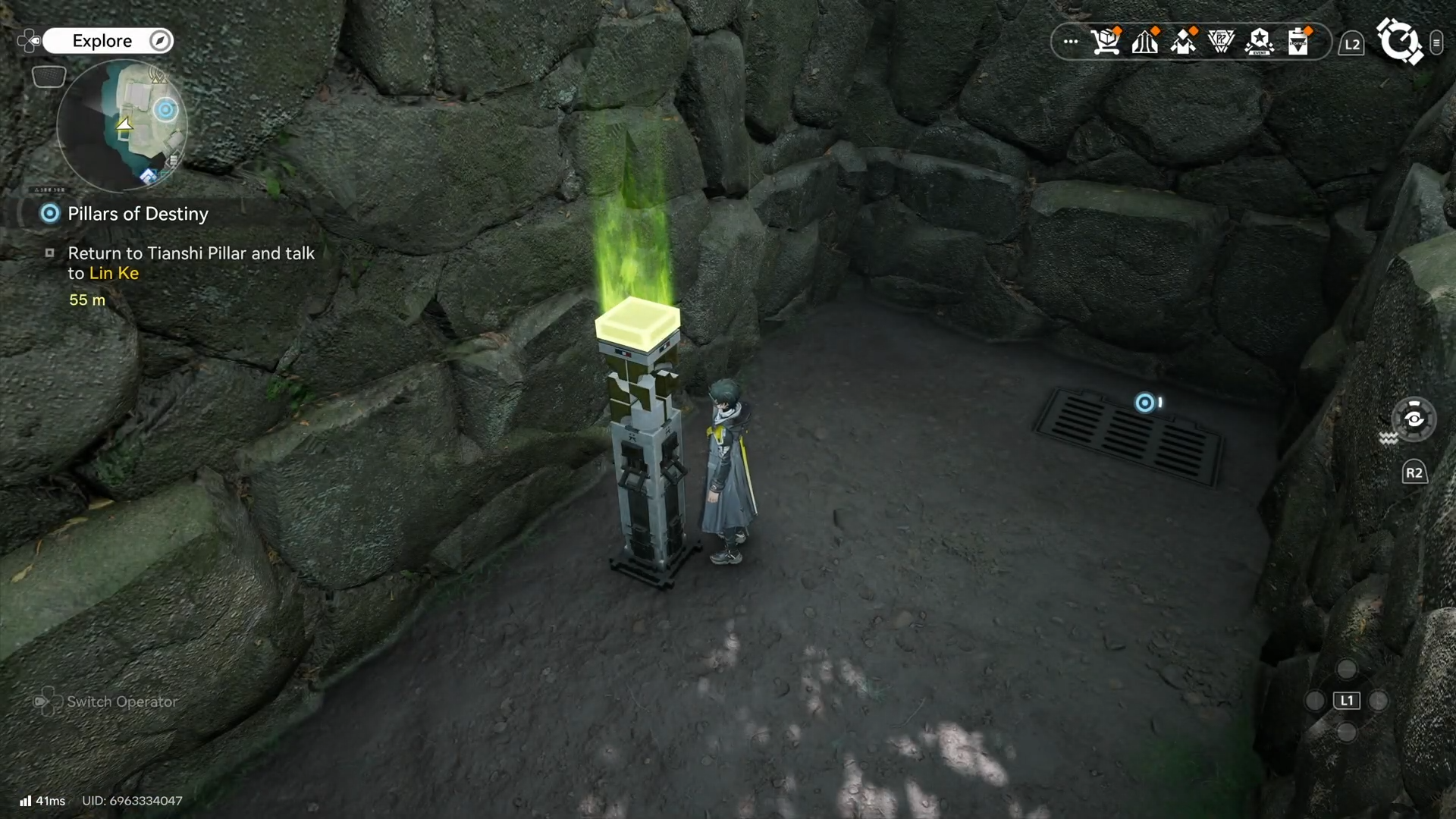Open the upward-arrows progression icon
This screenshot has height=819, width=1456.
coord(1144,42)
